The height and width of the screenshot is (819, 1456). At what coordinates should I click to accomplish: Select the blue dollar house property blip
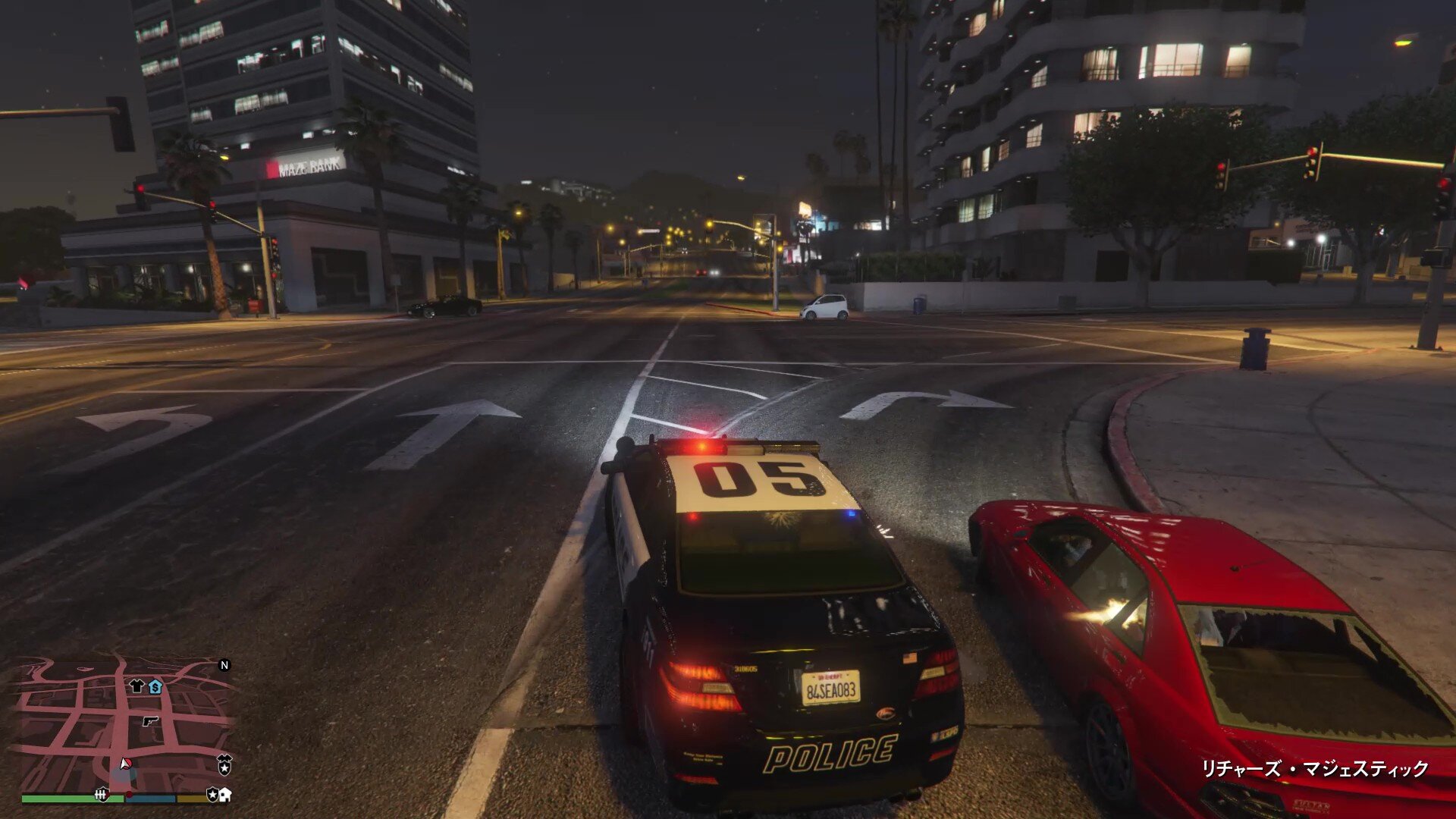click(x=155, y=687)
